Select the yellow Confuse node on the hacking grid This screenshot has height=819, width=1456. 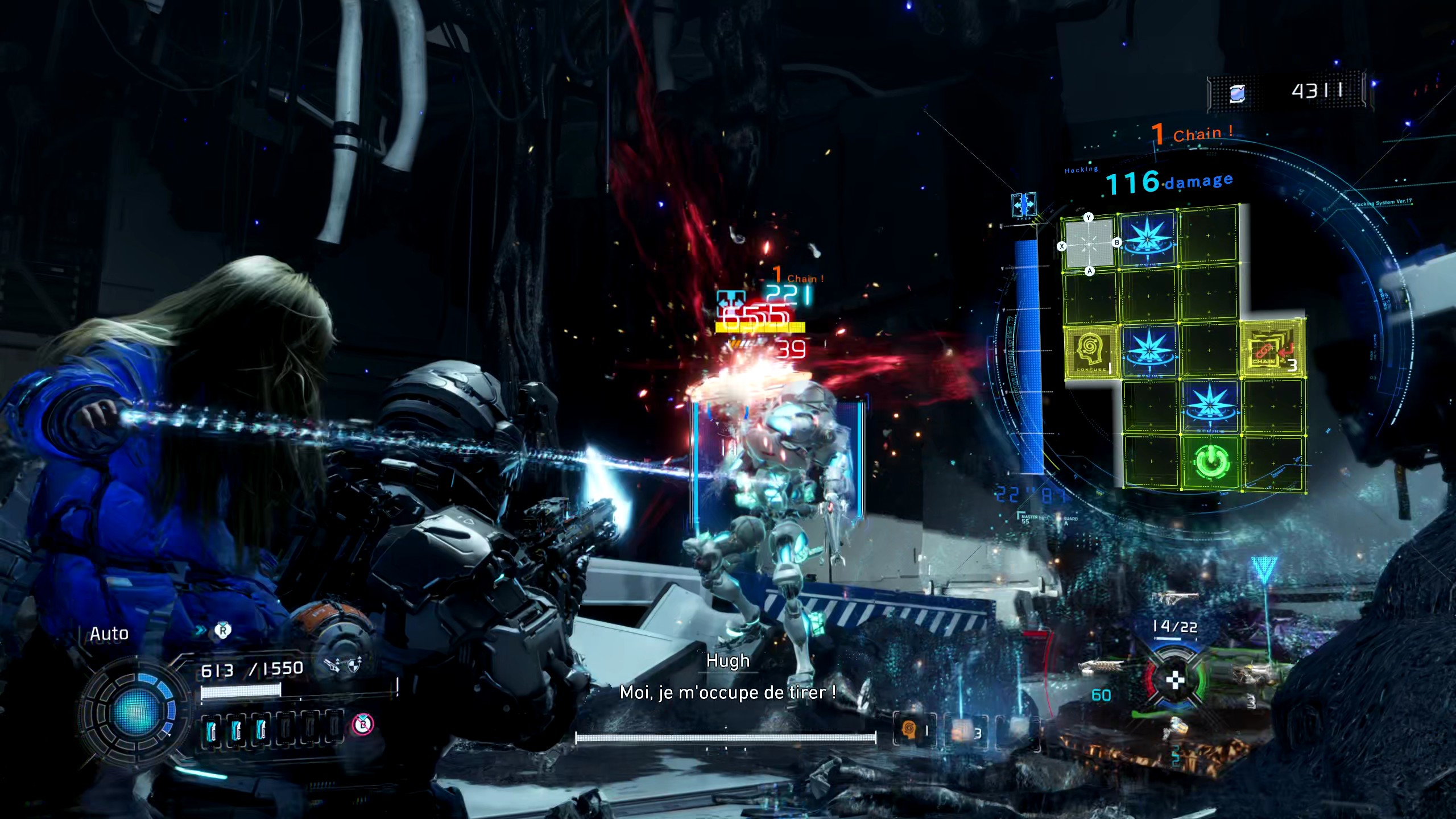[1091, 351]
